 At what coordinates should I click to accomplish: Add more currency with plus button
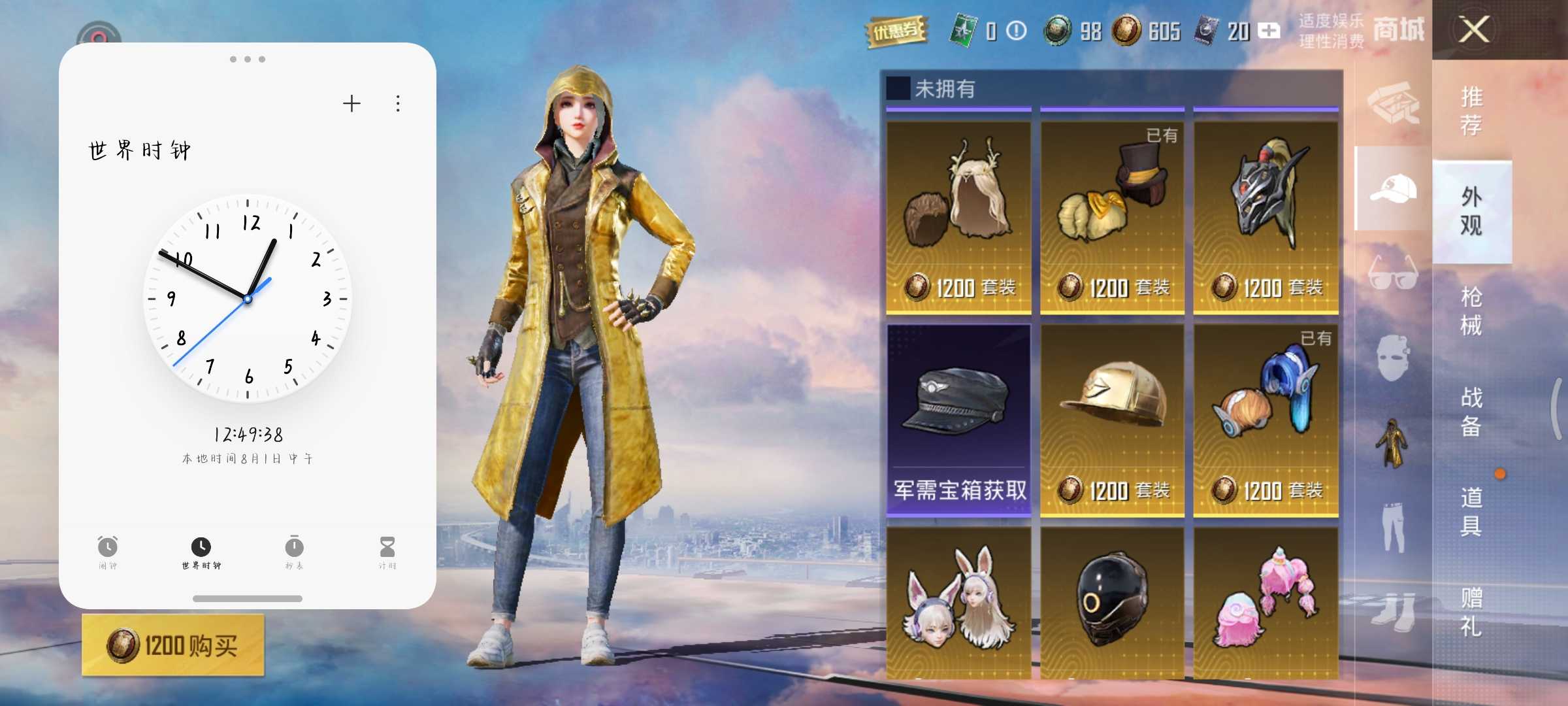(x=1269, y=31)
